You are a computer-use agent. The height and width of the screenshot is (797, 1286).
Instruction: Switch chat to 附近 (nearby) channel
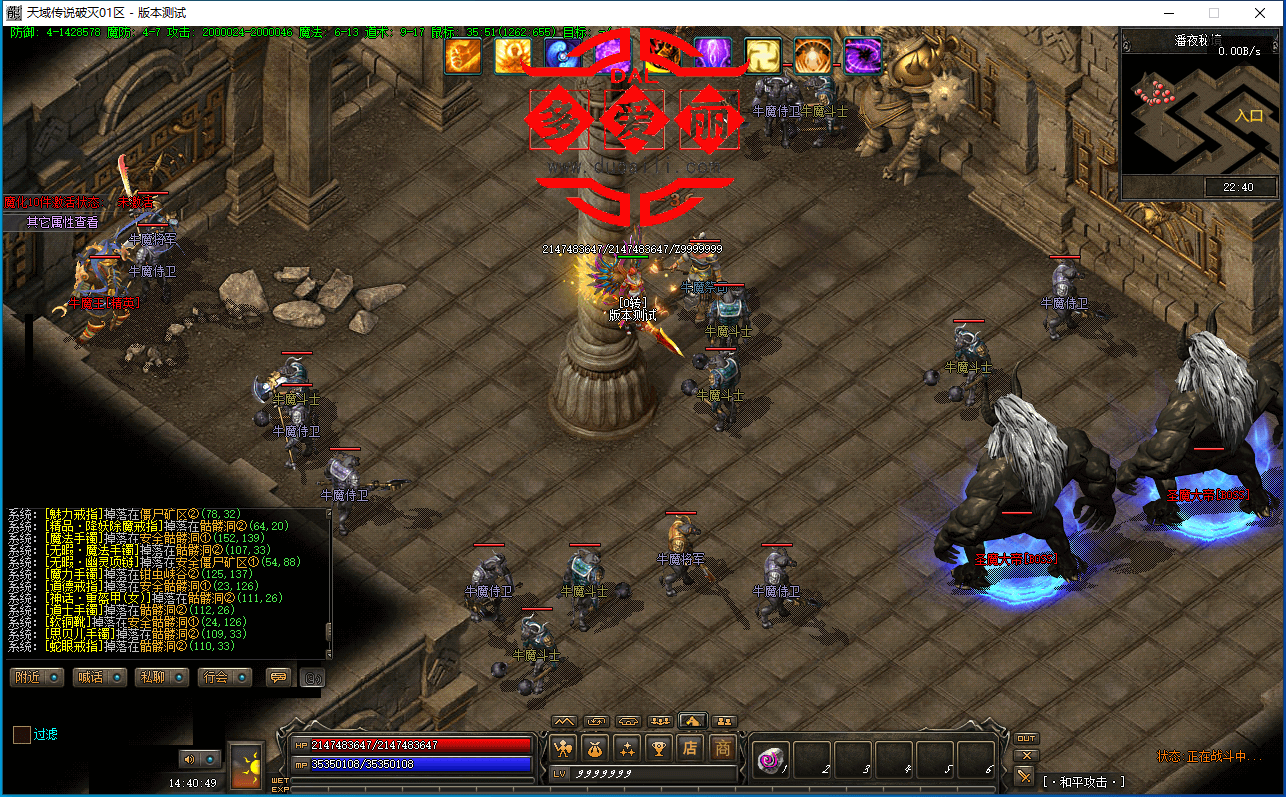tap(37, 677)
